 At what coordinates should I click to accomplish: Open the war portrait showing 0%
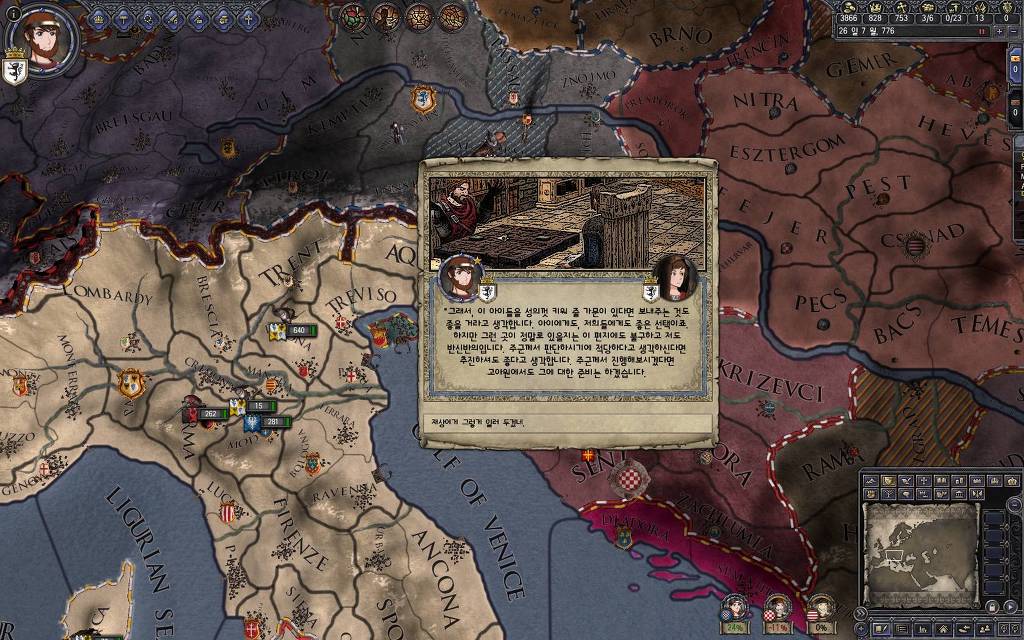coord(820,607)
